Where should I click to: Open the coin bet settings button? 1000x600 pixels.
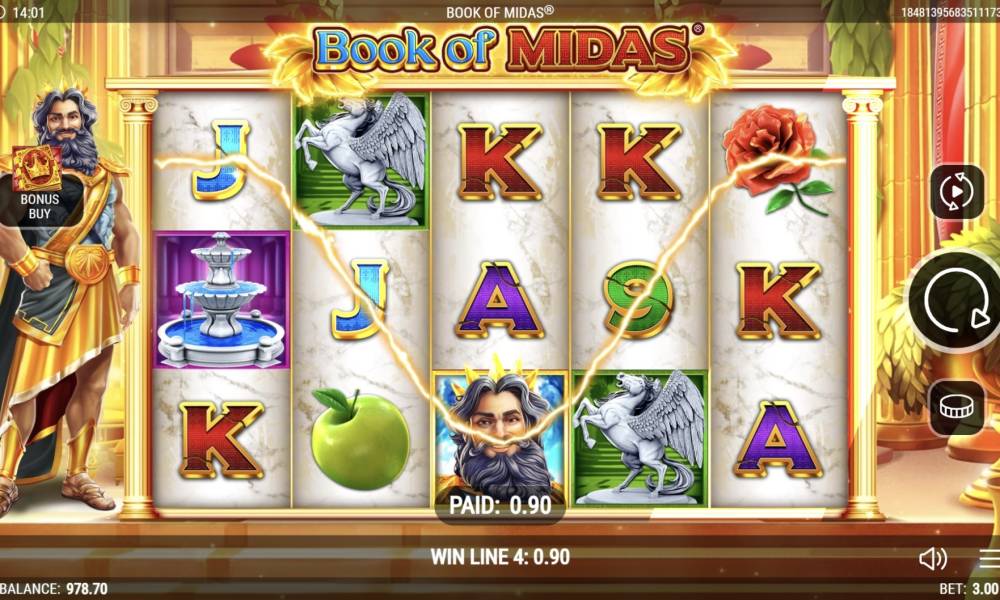[x=957, y=407]
